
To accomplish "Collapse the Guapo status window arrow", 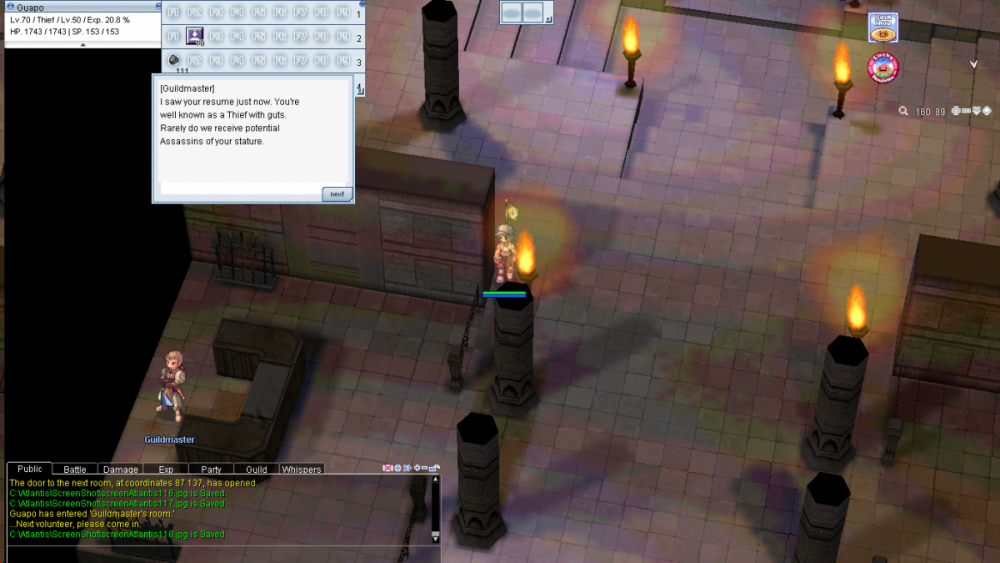I will (82, 44).
